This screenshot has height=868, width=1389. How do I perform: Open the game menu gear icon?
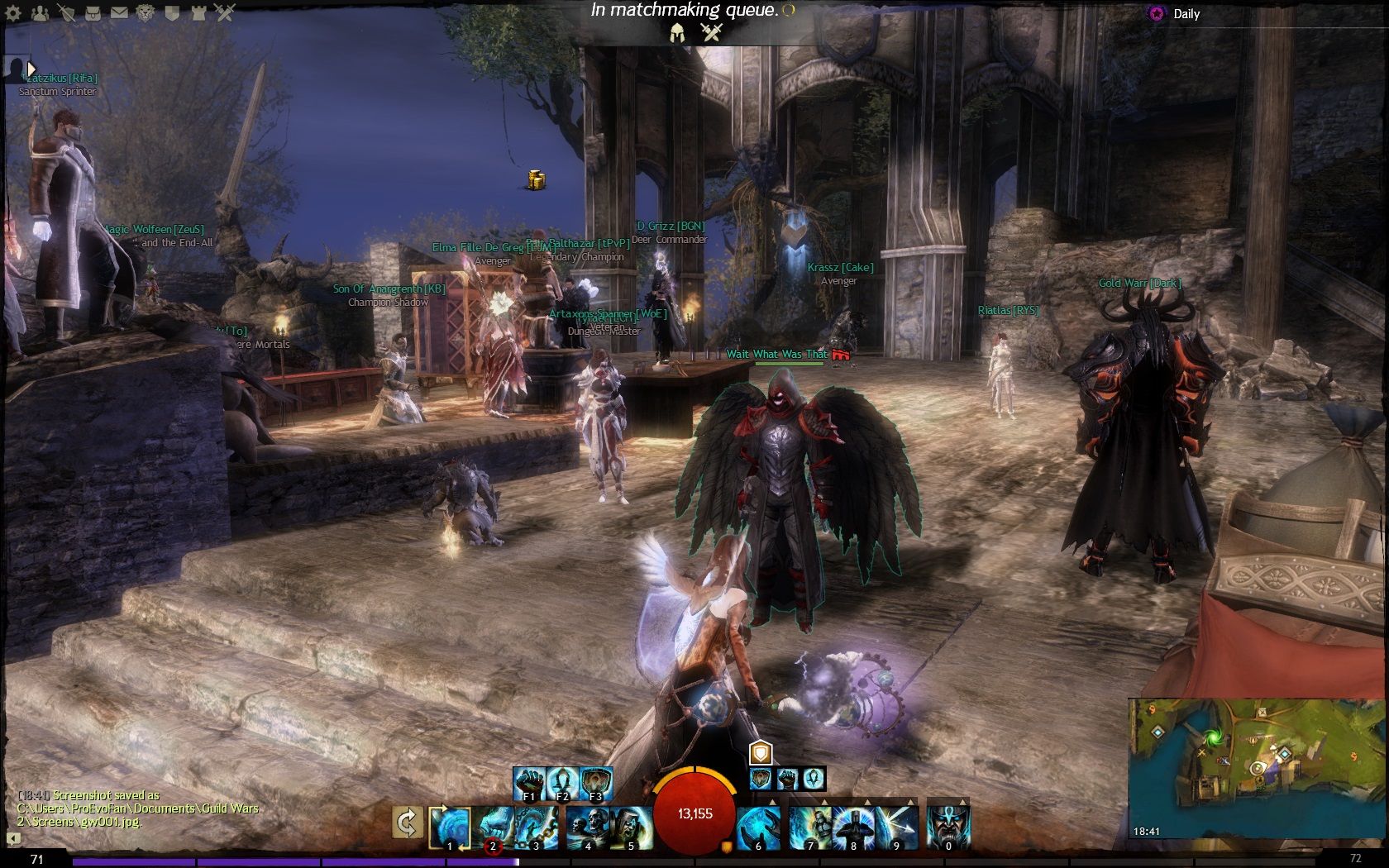click(x=13, y=13)
